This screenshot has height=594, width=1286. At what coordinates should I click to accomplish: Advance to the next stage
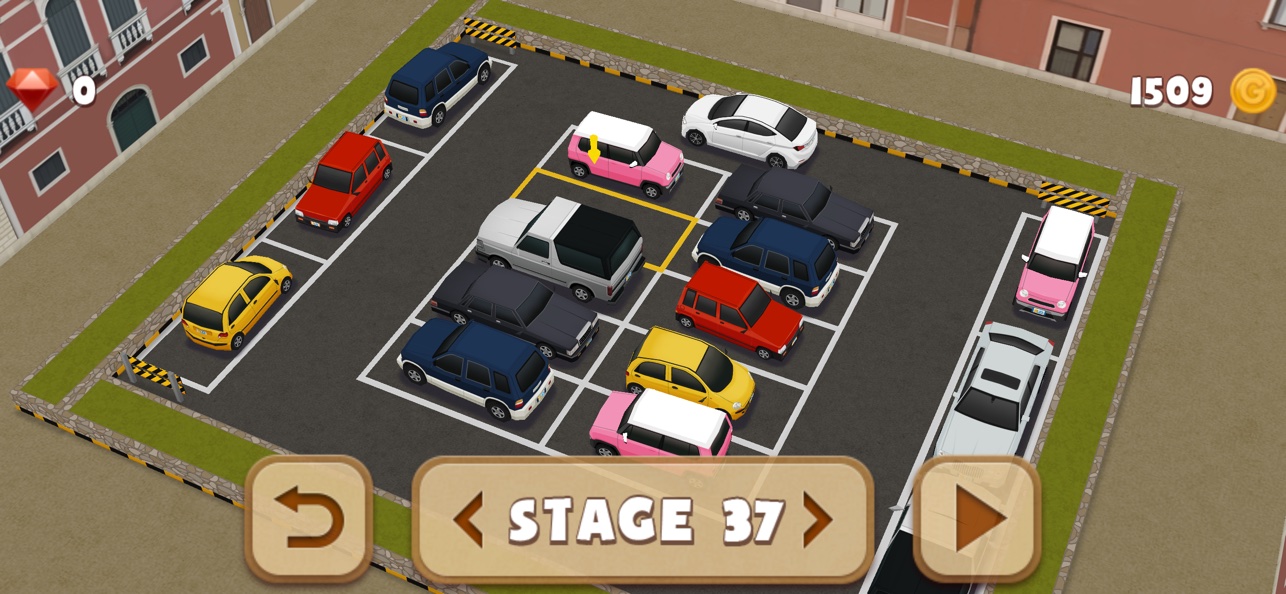pos(817,520)
